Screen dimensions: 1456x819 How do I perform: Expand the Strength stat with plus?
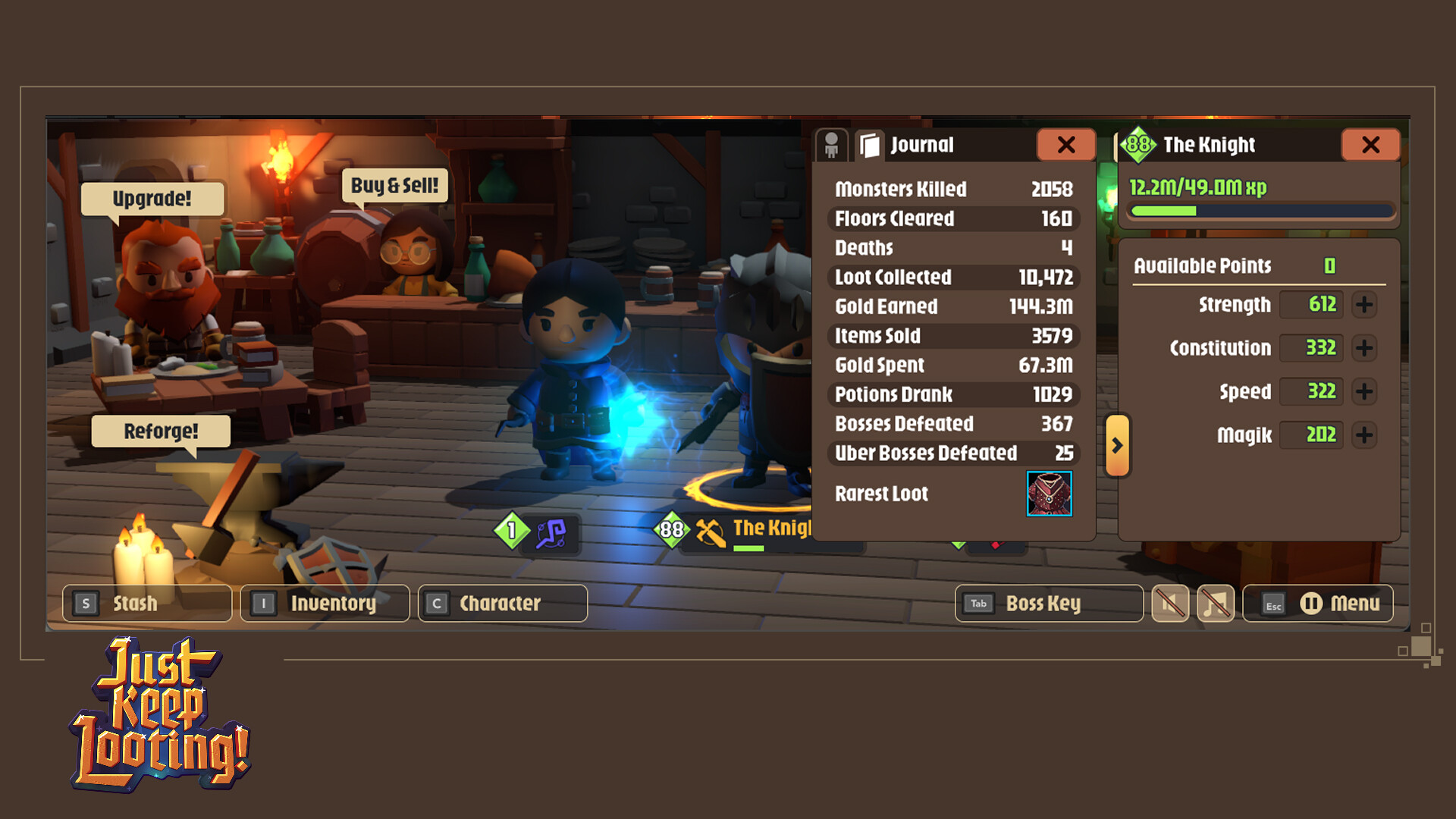click(1364, 305)
